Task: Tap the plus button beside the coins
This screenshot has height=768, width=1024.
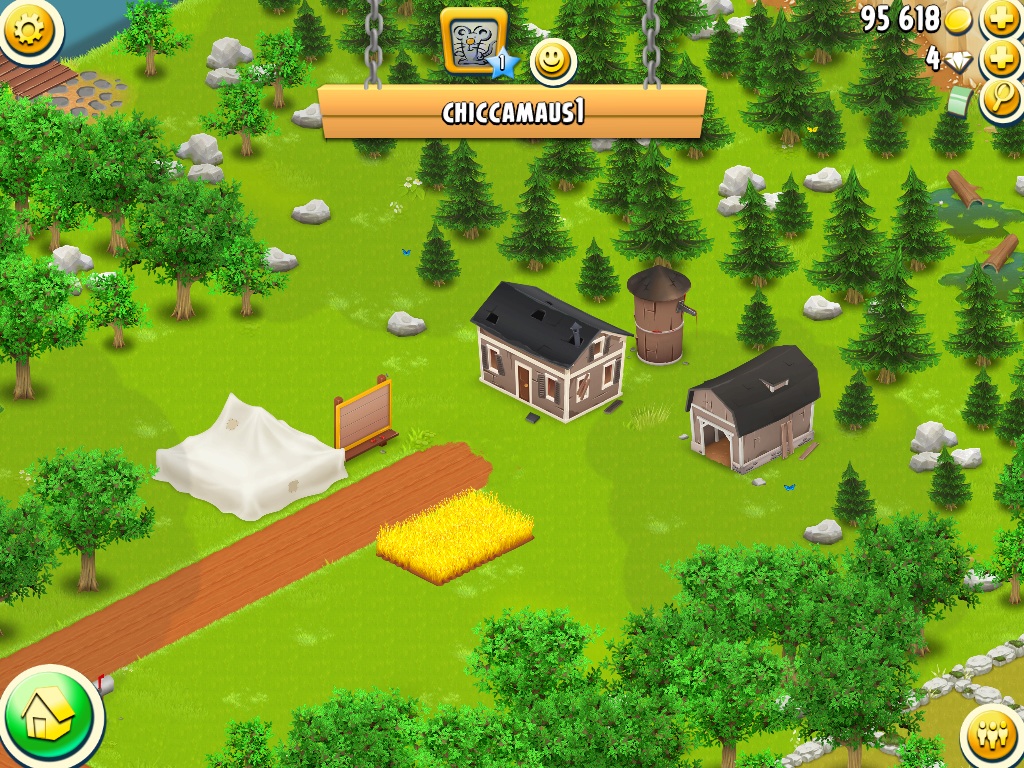Action: coord(1001,19)
